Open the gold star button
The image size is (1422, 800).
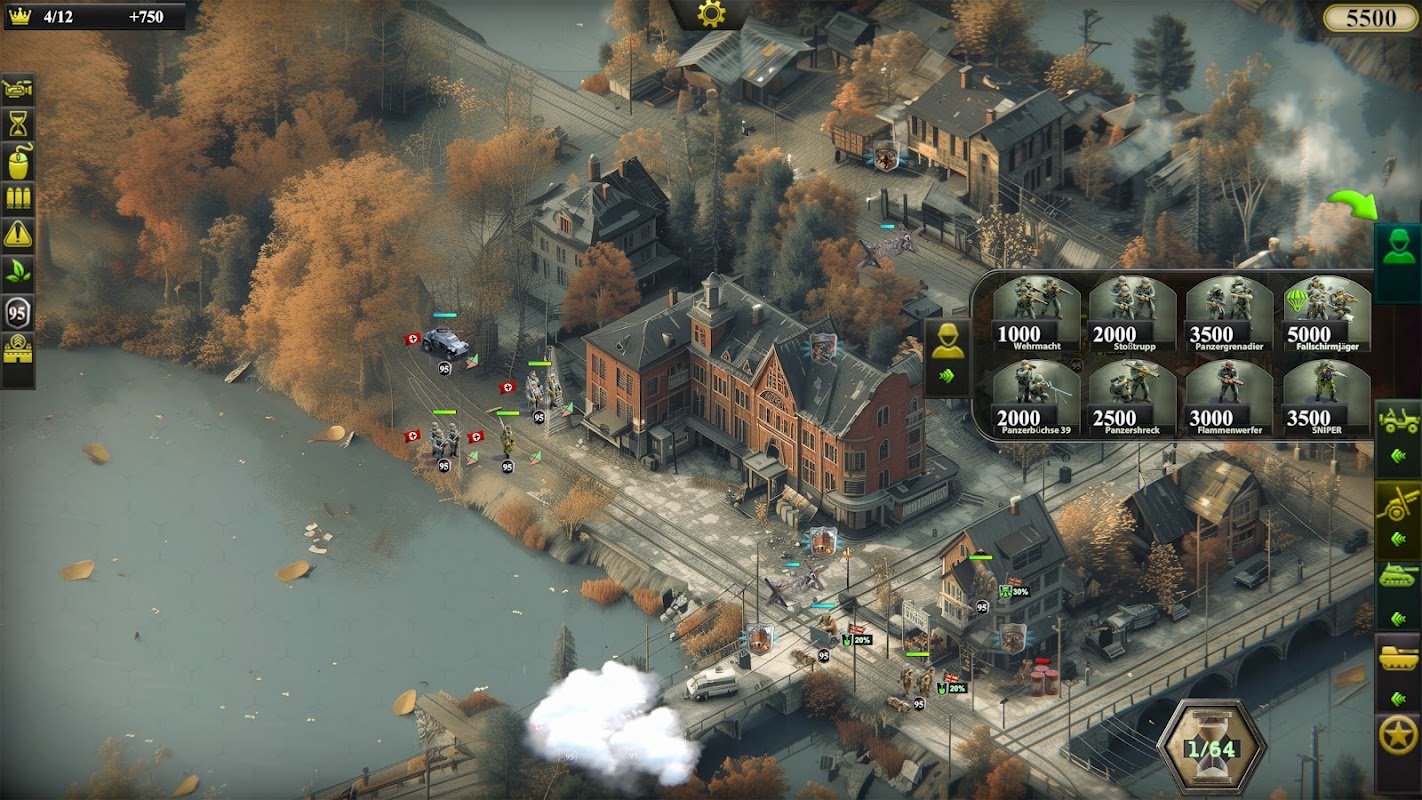1398,737
